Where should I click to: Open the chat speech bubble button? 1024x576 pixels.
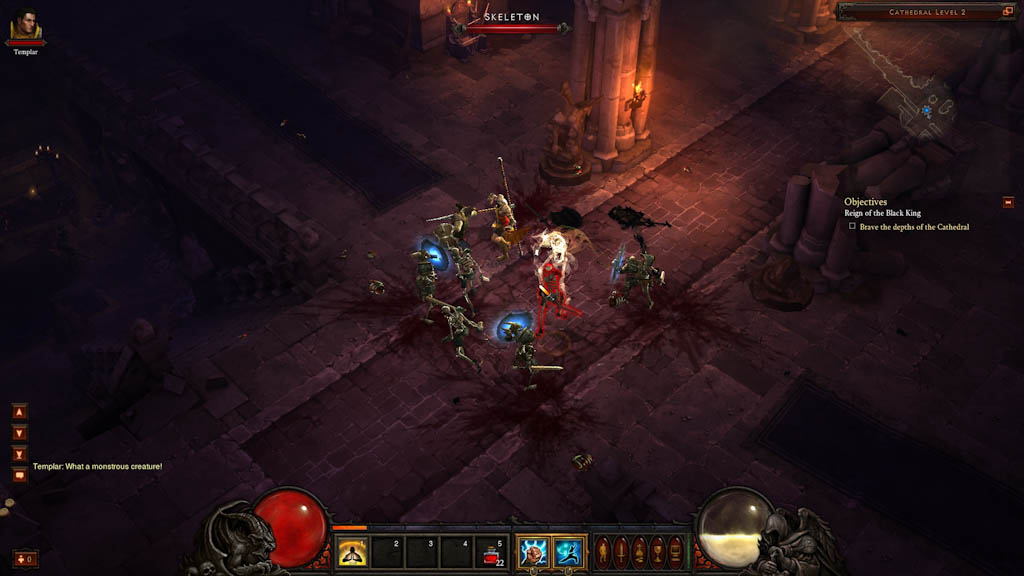(19, 475)
